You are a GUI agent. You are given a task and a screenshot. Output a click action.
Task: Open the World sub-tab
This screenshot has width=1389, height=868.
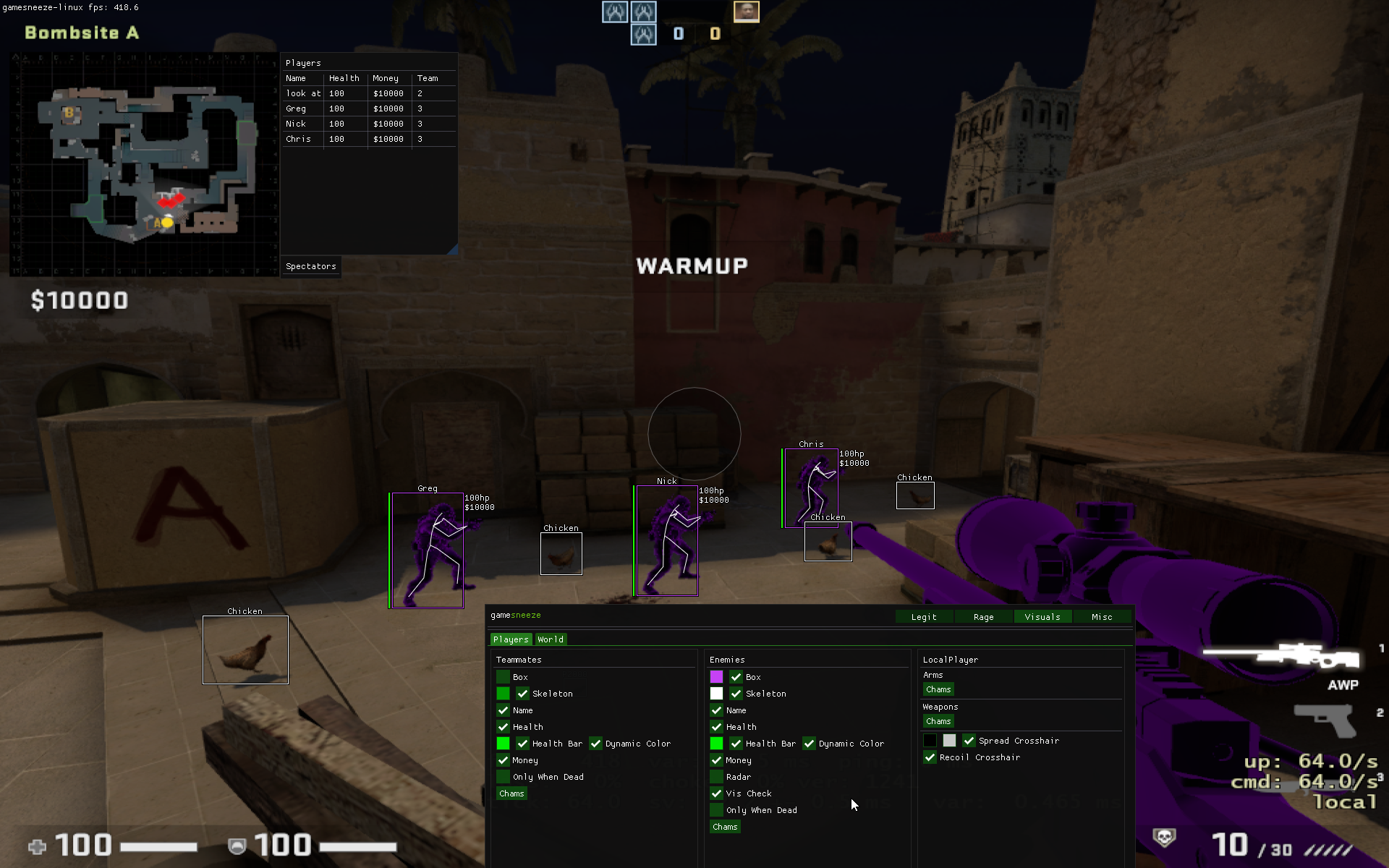tap(550, 639)
